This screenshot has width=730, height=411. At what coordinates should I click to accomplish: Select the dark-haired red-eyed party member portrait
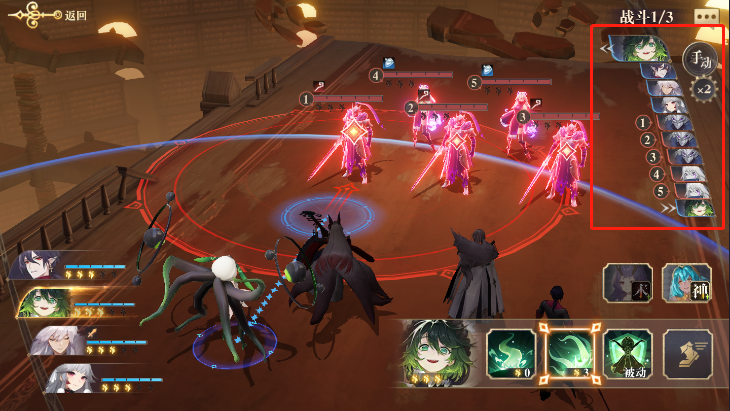coord(38,264)
